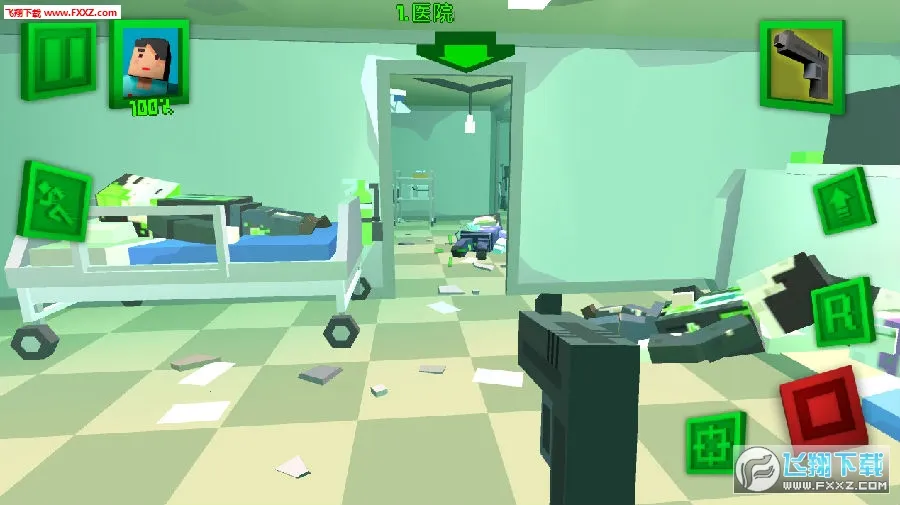The width and height of the screenshot is (900, 505).
Task: Jump using the green up-arrow button
Action: [843, 201]
